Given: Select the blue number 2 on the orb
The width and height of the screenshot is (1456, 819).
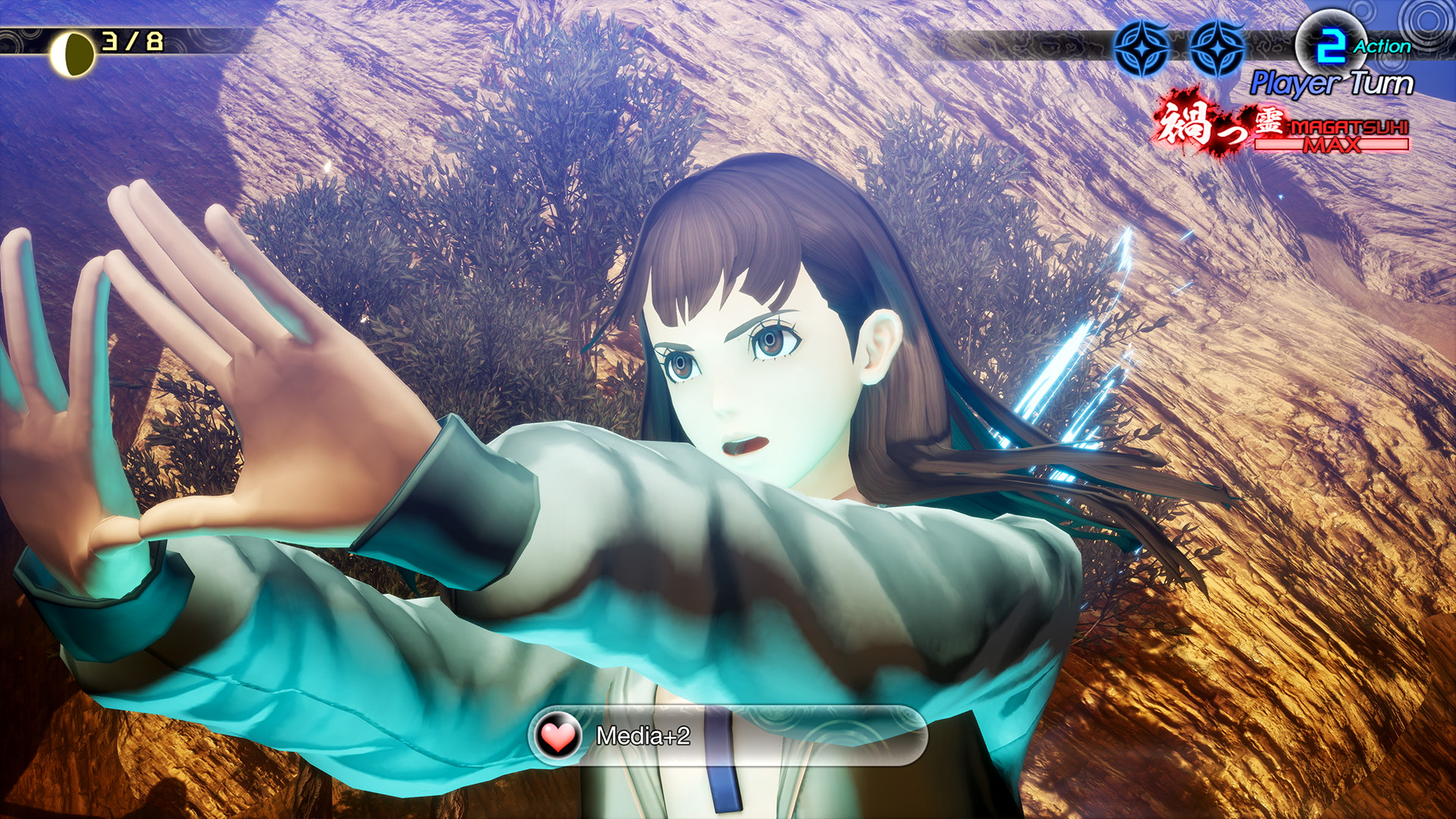Looking at the screenshot, I should [1332, 44].
